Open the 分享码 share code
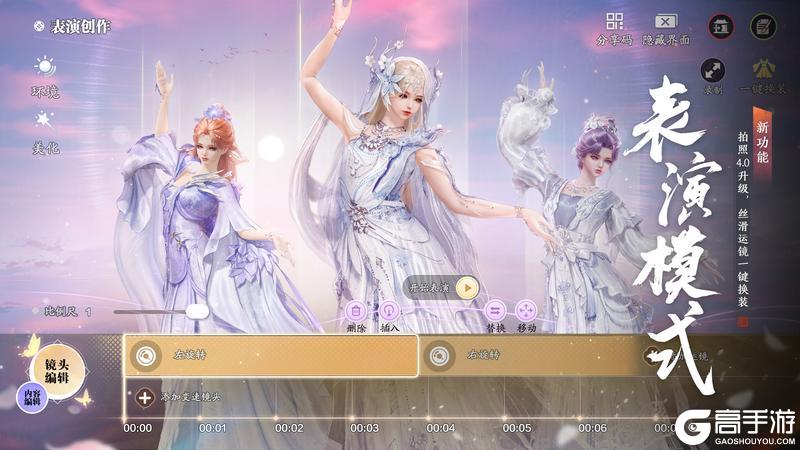The width and height of the screenshot is (800, 450). pyautogui.click(x=614, y=23)
